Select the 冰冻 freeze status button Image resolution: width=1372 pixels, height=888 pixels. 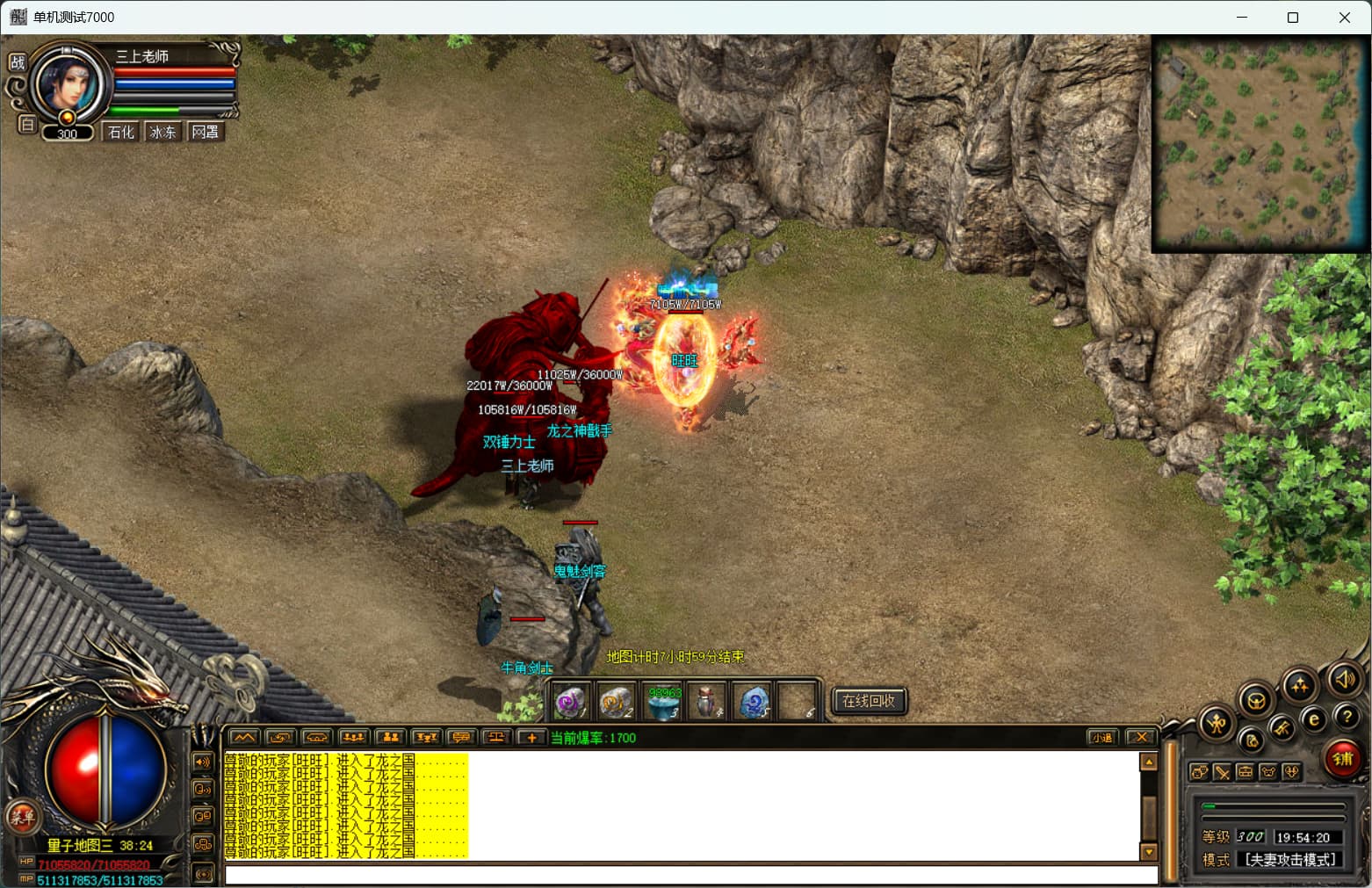point(162,132)
